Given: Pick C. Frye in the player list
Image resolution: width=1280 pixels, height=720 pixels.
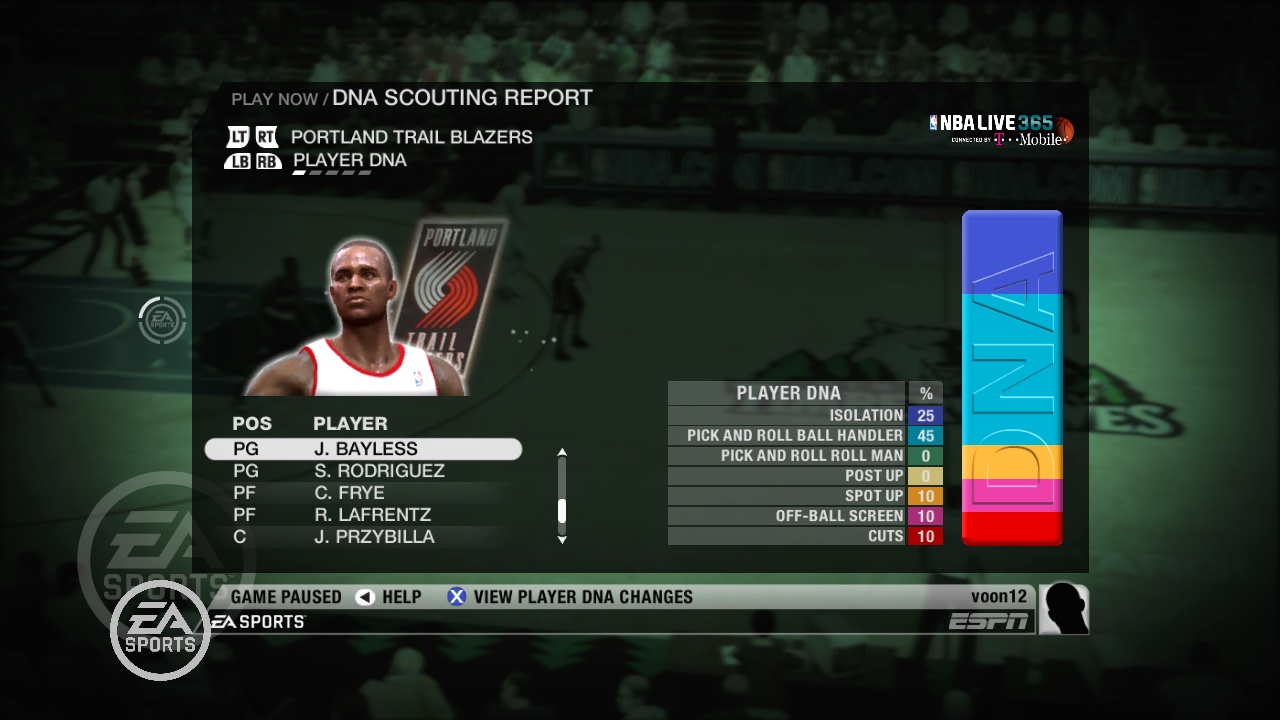Looking at the screenshot, I should 348,493.
